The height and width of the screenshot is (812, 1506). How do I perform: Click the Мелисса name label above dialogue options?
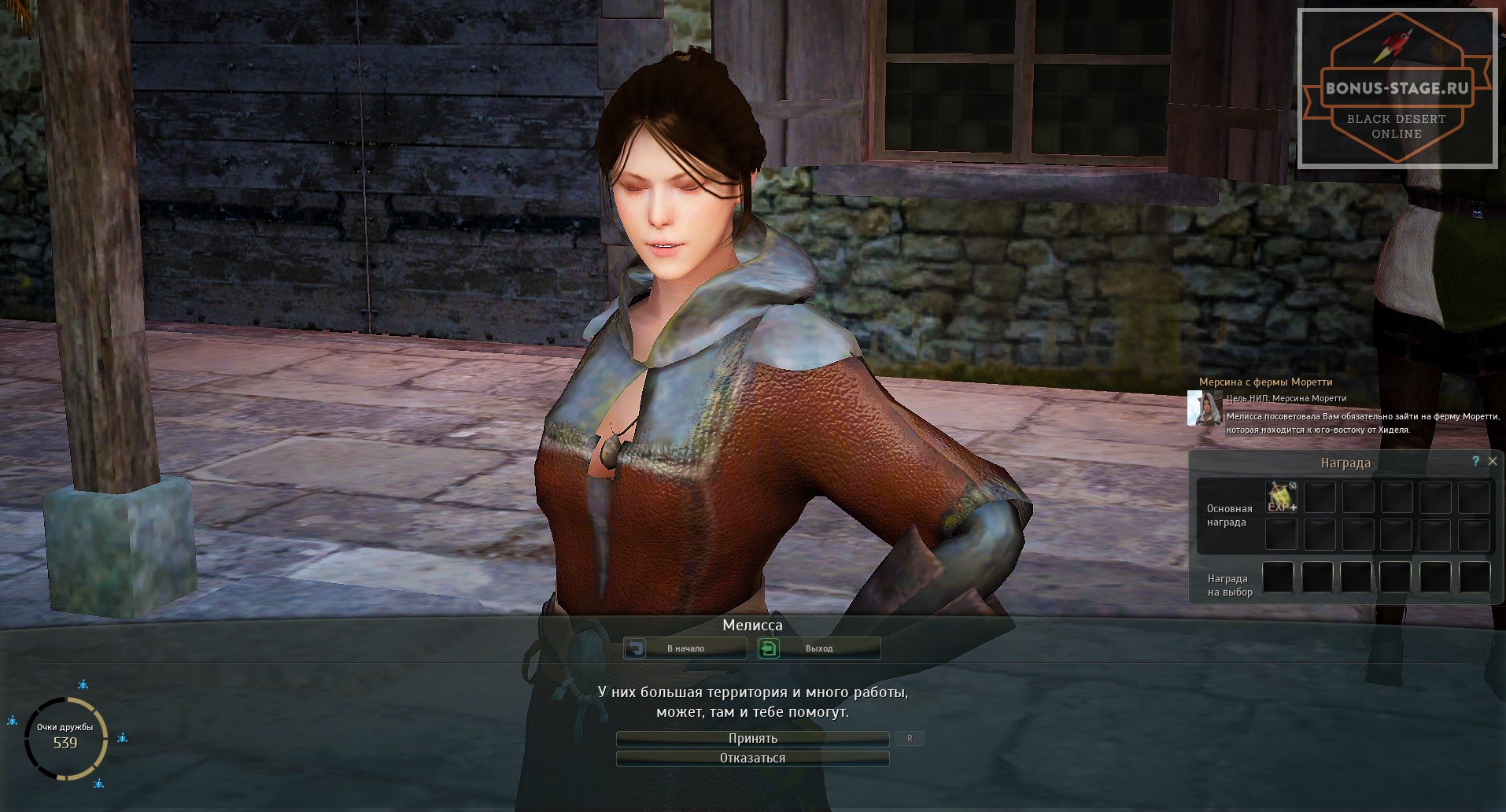752,626
